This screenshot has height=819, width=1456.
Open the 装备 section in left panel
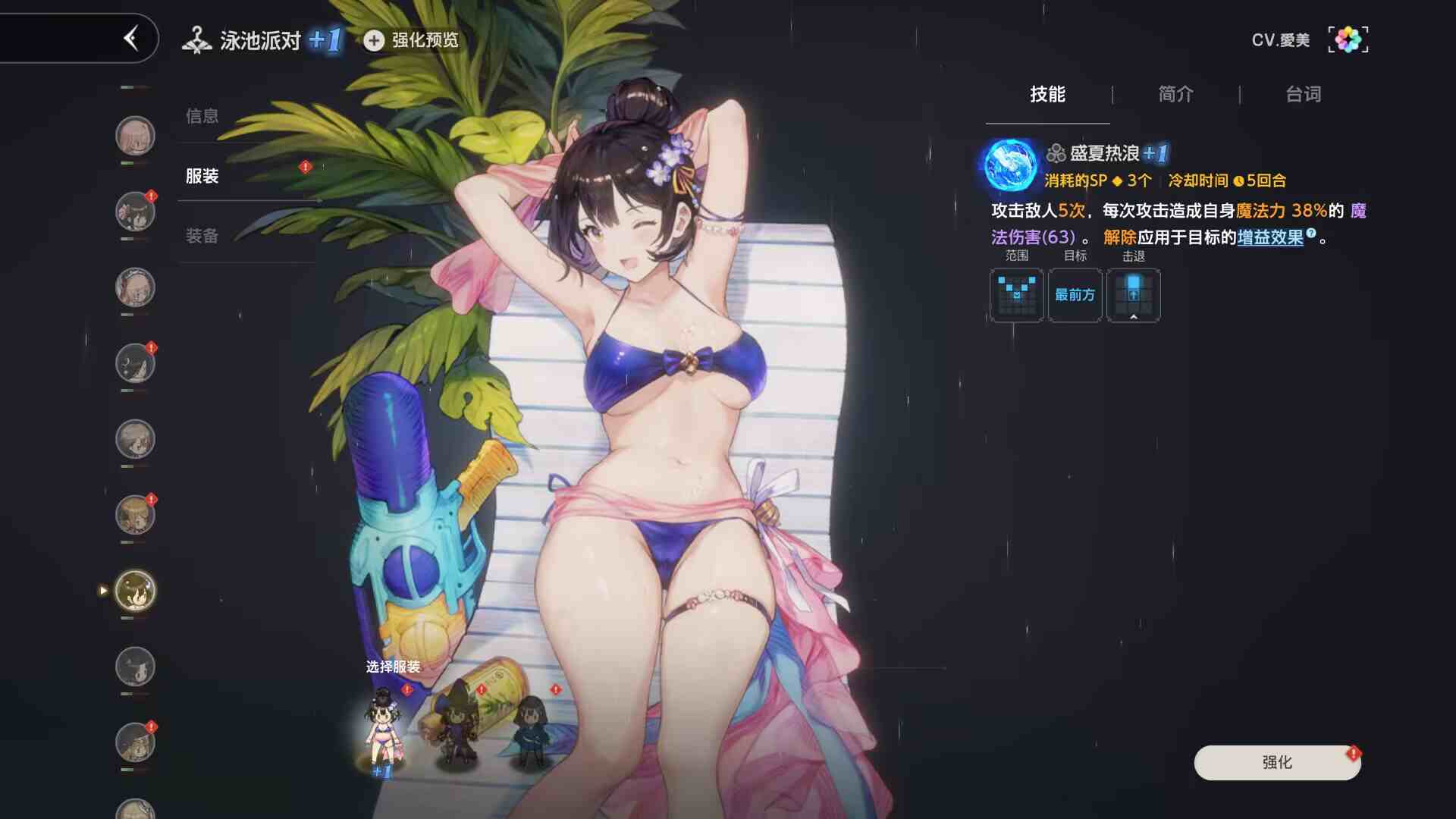[x=201, y=236]
